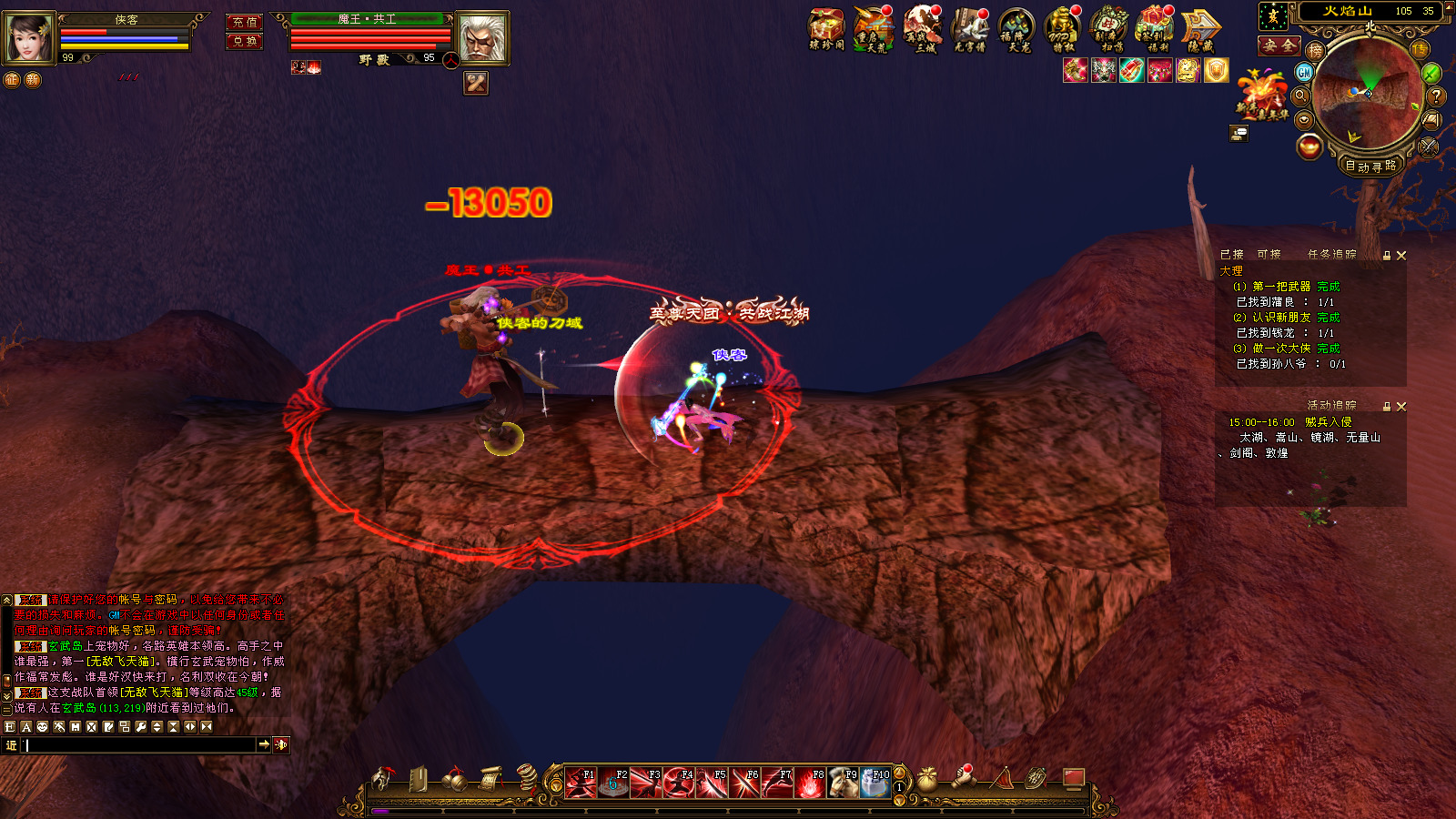The width and height of the screenshot is (1456, 819).
Task: Open the GM button beside the minimap
Action: click(x=1304, y=72)
